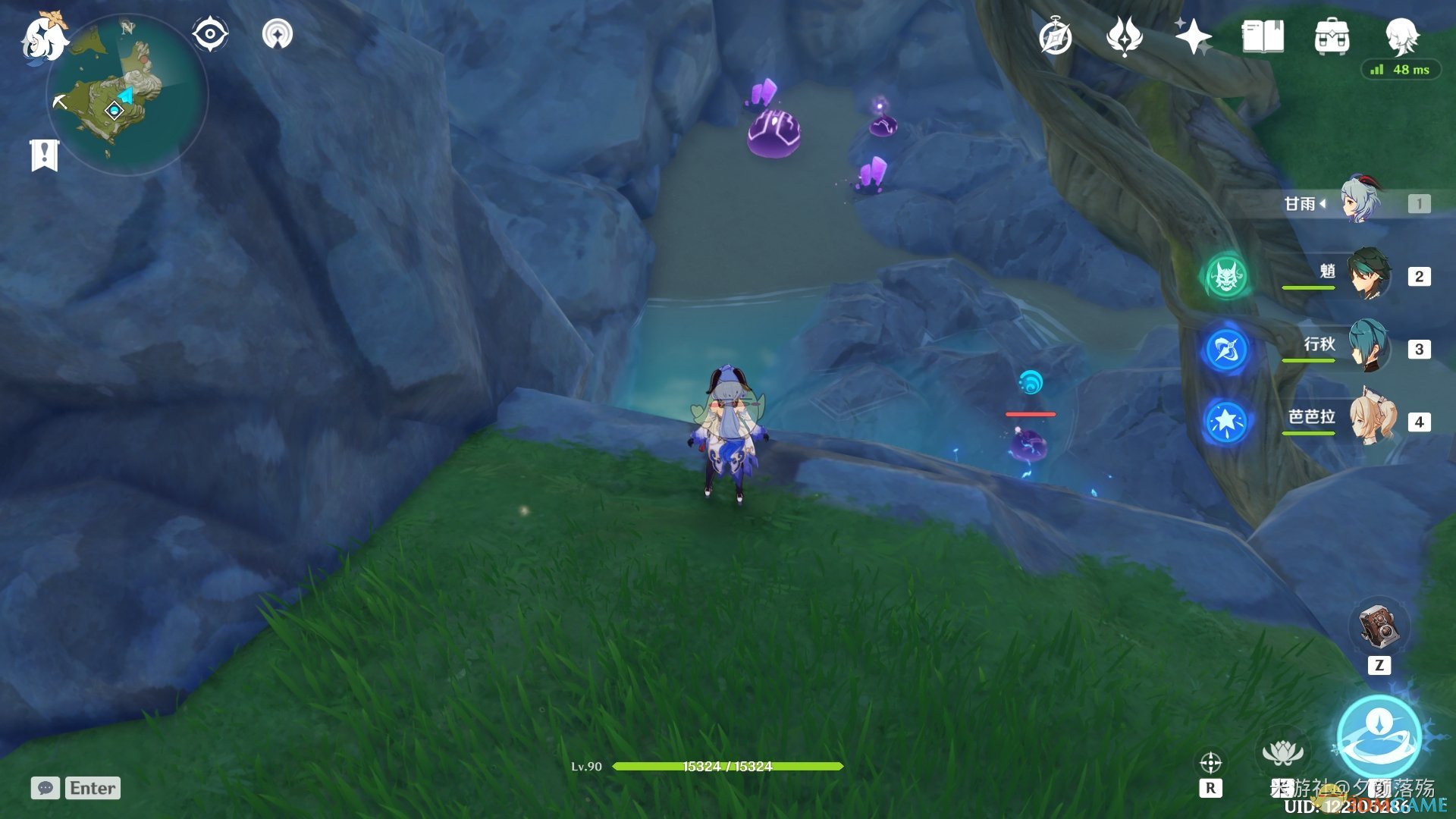
Task: Use the camera gadget icon
Action: (1379, 628)
